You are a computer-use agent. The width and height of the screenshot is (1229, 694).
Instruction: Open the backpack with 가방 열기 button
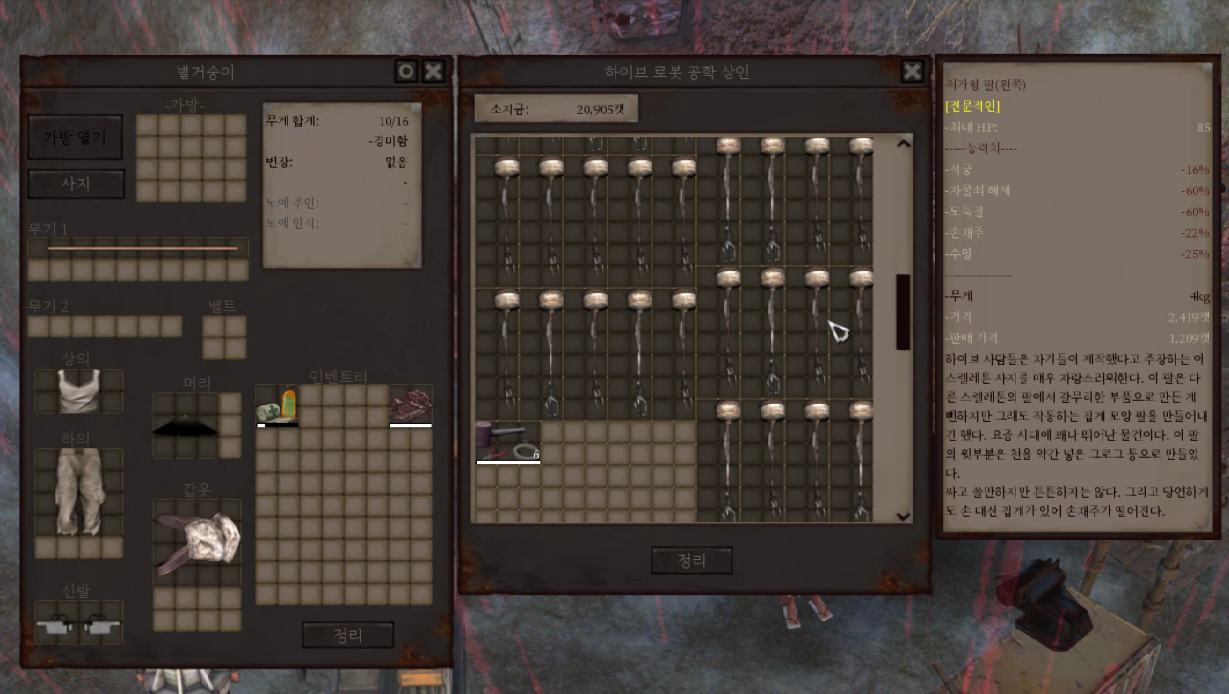[x=75, y=137]
